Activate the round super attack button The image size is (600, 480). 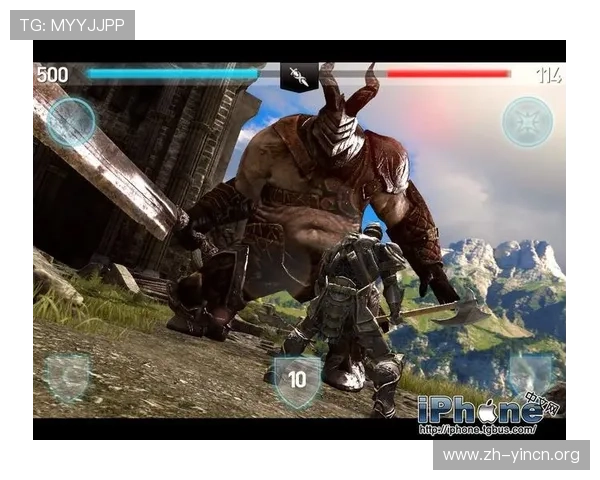coord(71,123)
